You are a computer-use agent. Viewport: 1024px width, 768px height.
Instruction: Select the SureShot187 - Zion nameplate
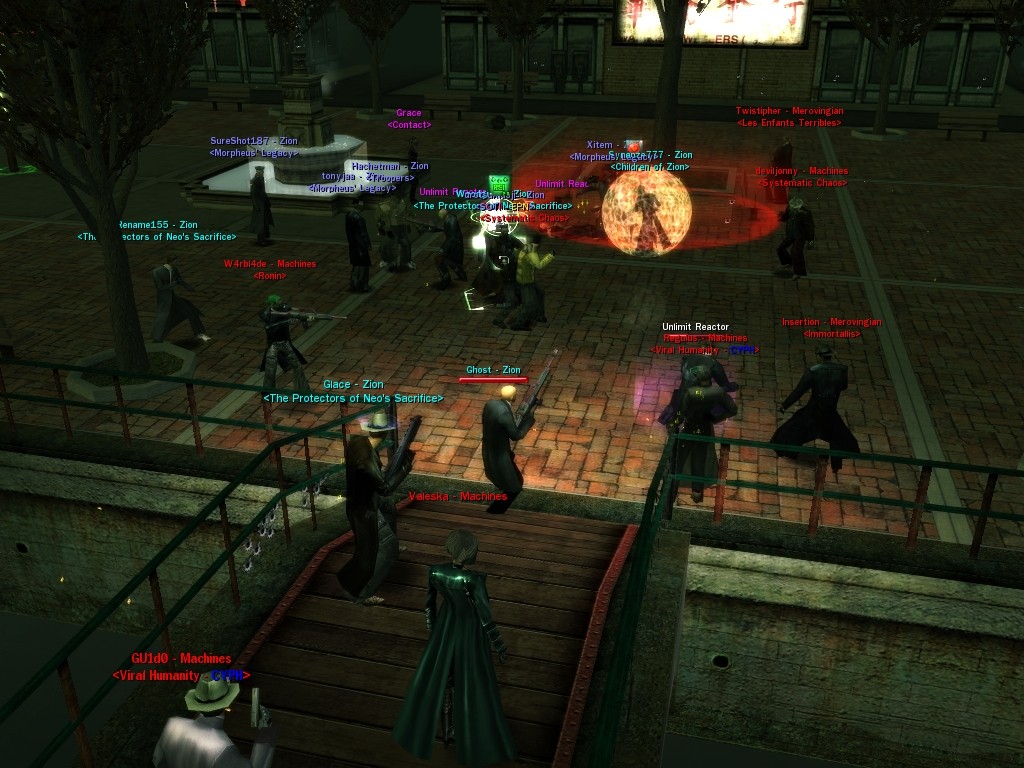pos(254,141)
